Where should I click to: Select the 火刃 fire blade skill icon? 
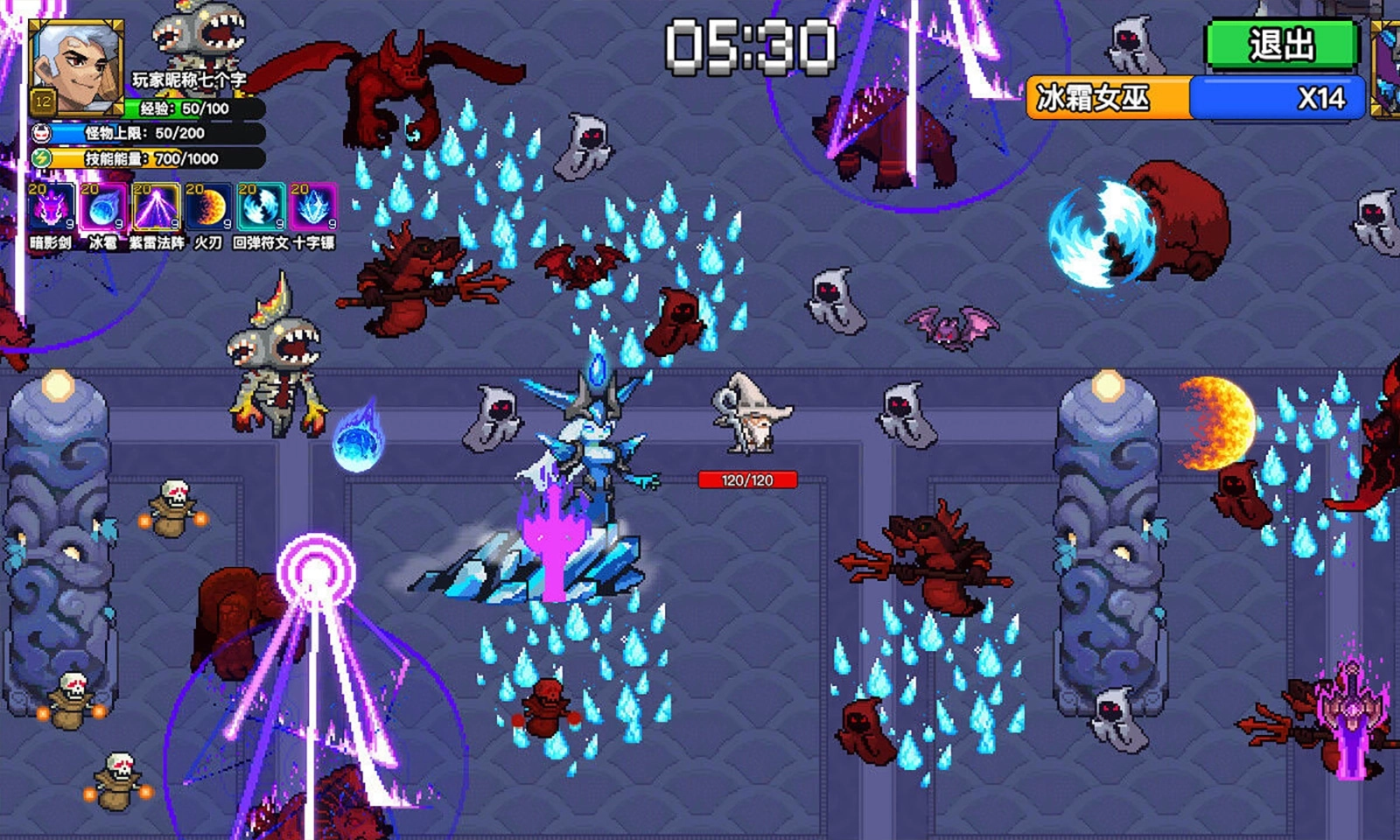pyautogui.click(x=208, y=208)
